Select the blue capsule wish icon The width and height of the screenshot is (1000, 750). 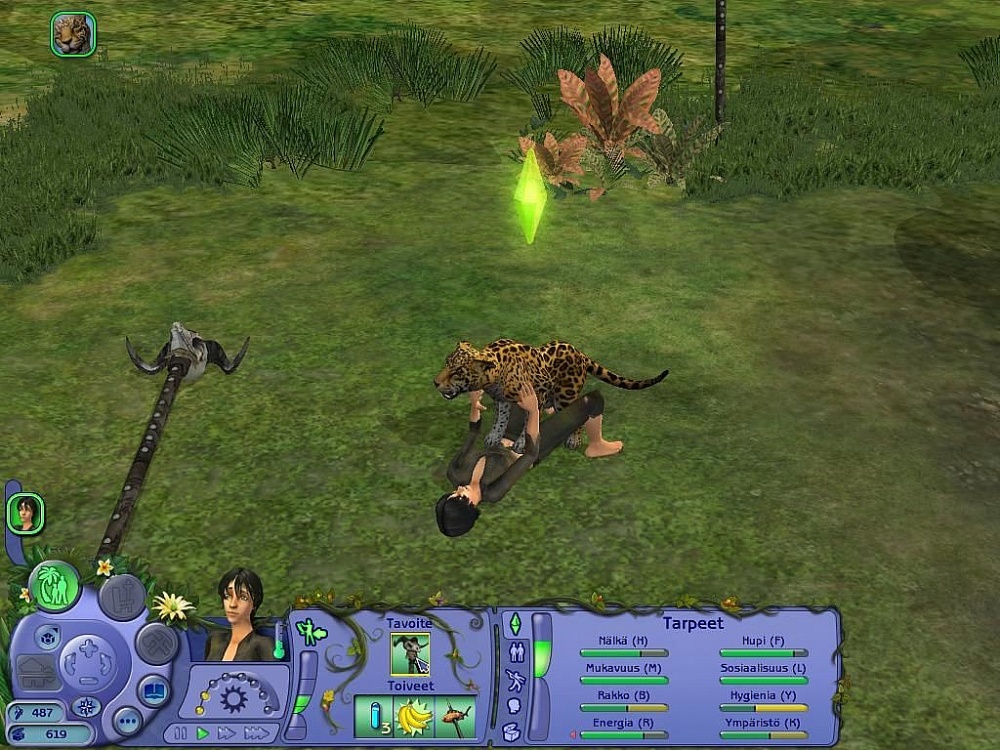pyautogui.click(x=373, y=717)
